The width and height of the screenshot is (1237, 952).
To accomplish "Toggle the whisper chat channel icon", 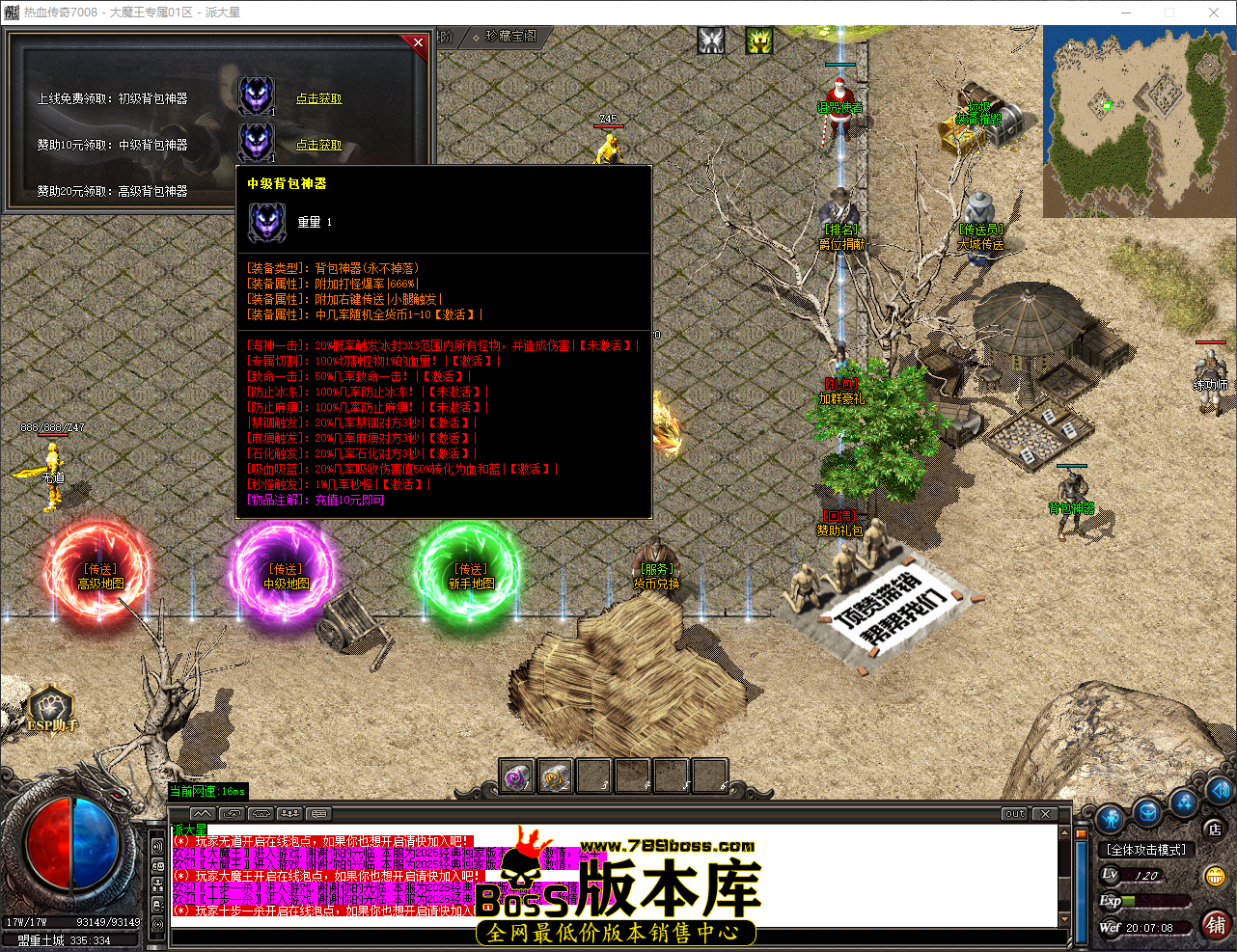I will click(233, 815).
